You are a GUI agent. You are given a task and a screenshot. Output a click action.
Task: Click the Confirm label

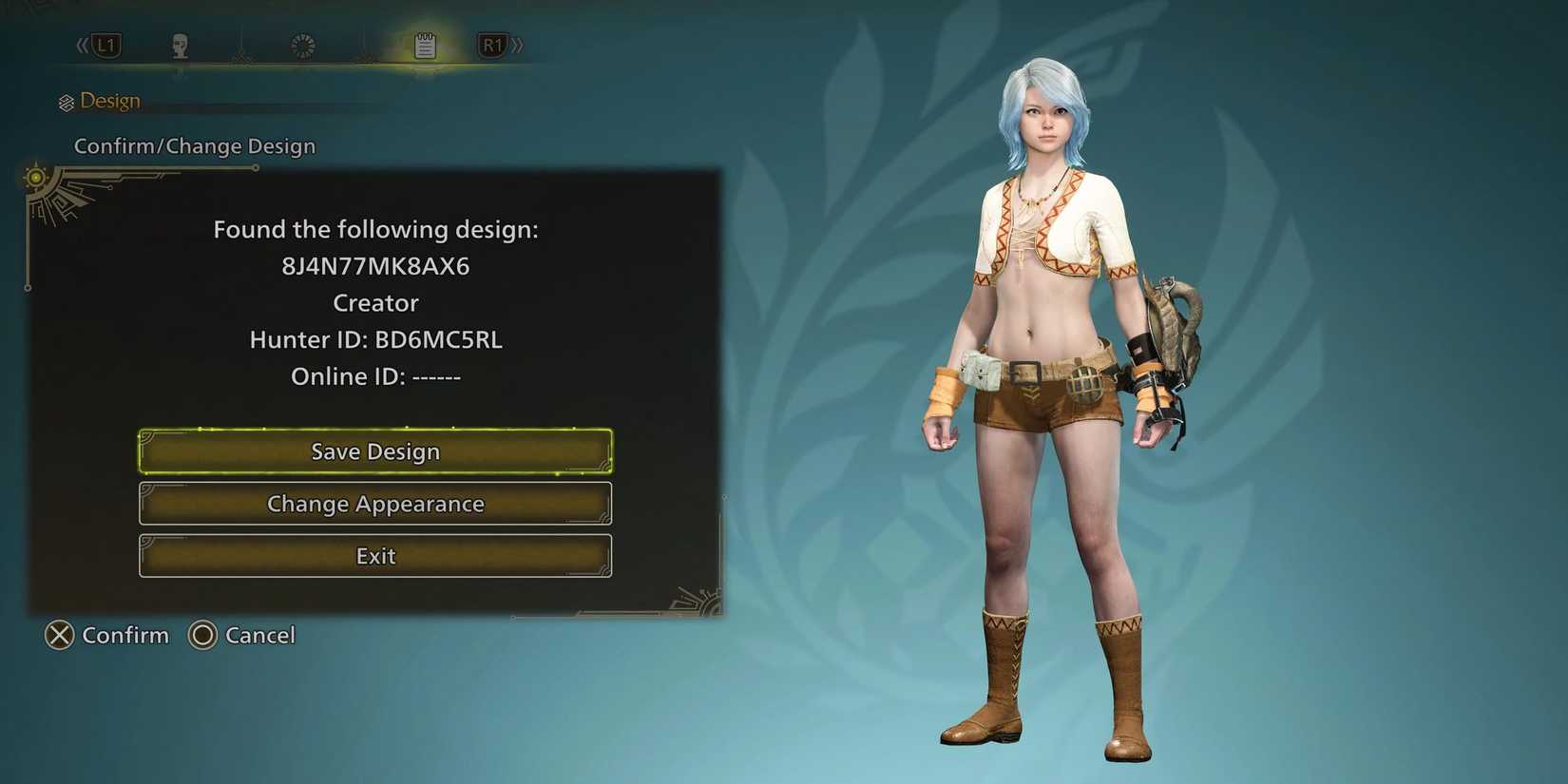pos(125,635)
